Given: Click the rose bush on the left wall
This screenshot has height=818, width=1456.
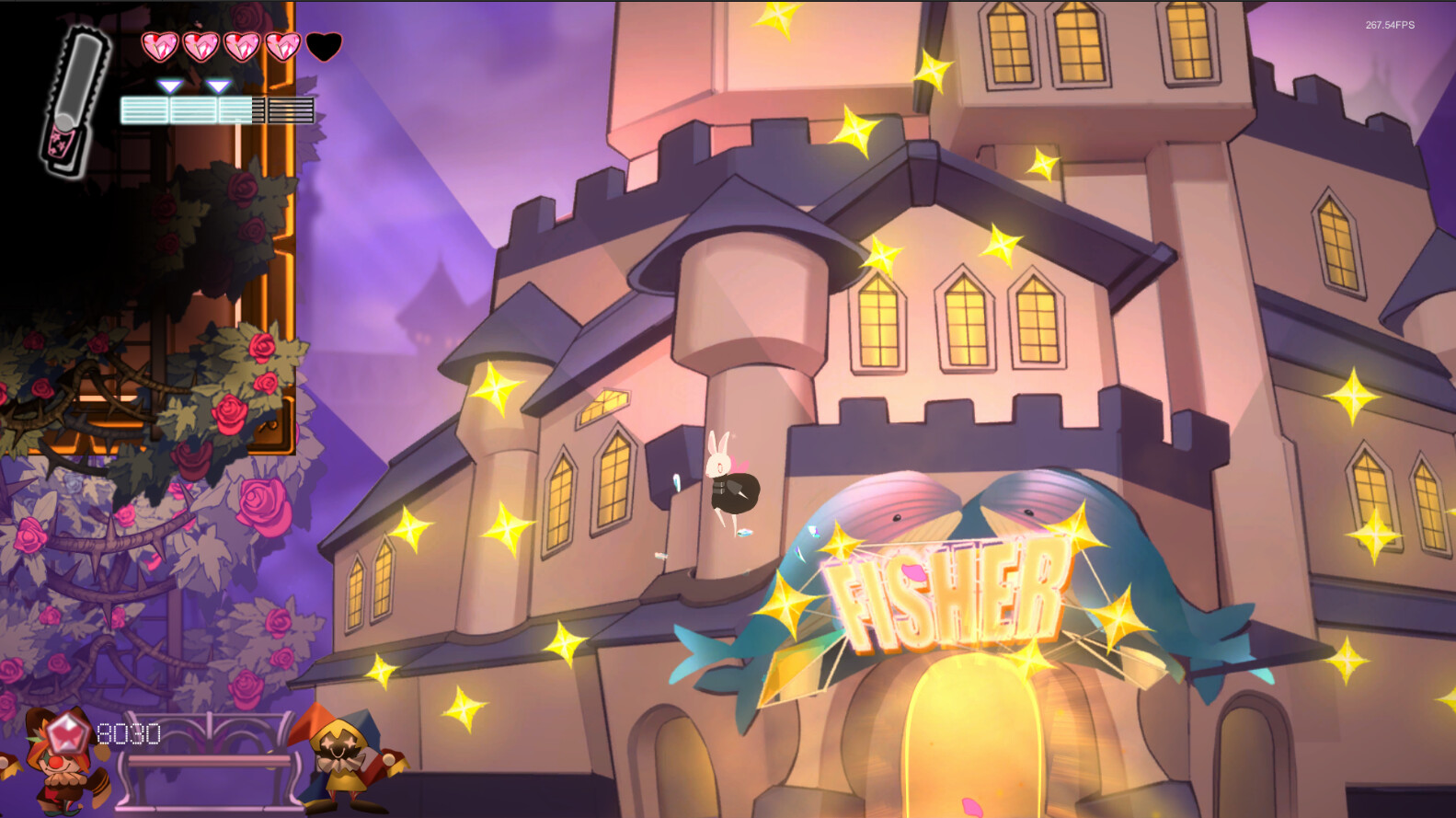Looking at the screenshot, I should click(230, 414).
